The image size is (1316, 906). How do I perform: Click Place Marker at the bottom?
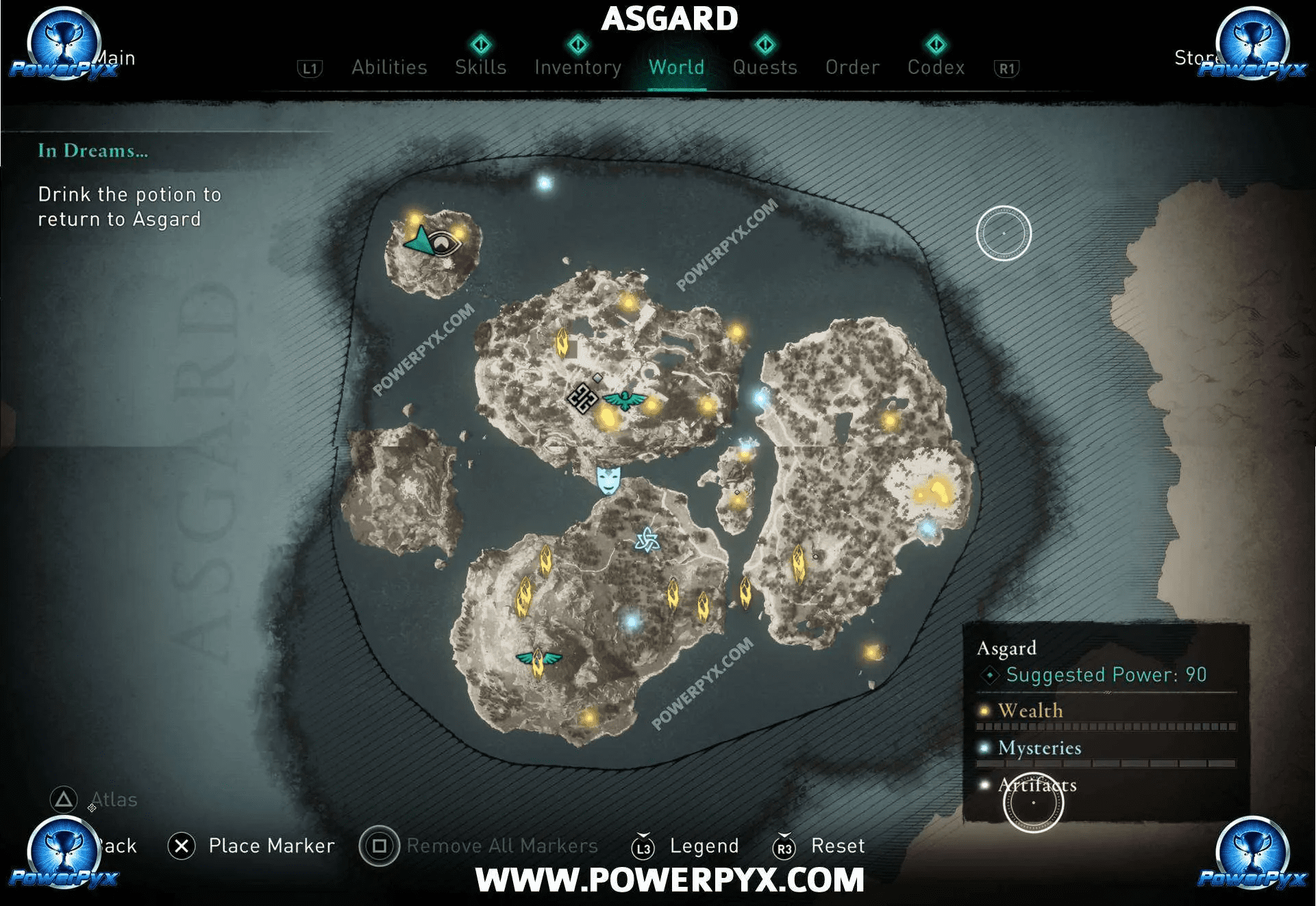[x=271, y=846]
